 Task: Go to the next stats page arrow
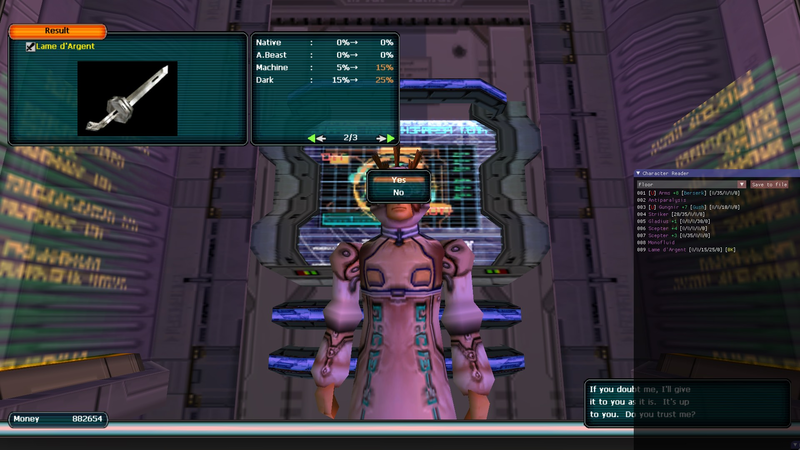coord(384,138)
